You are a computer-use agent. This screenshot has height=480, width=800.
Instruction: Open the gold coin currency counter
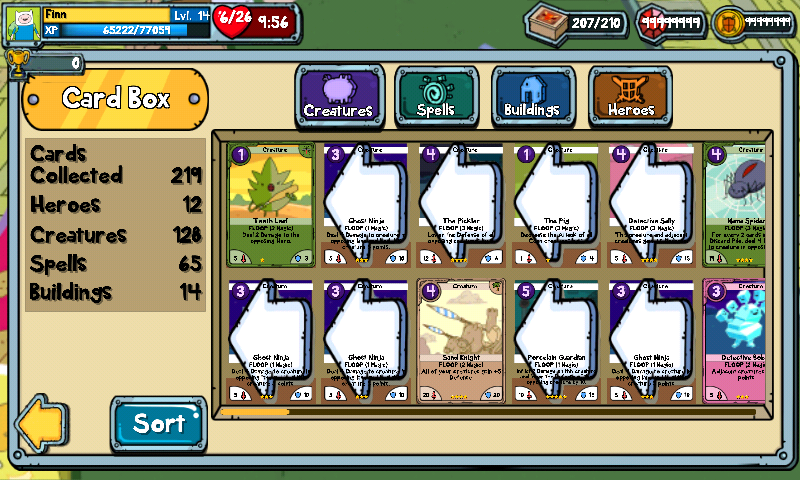click(755, 22)
